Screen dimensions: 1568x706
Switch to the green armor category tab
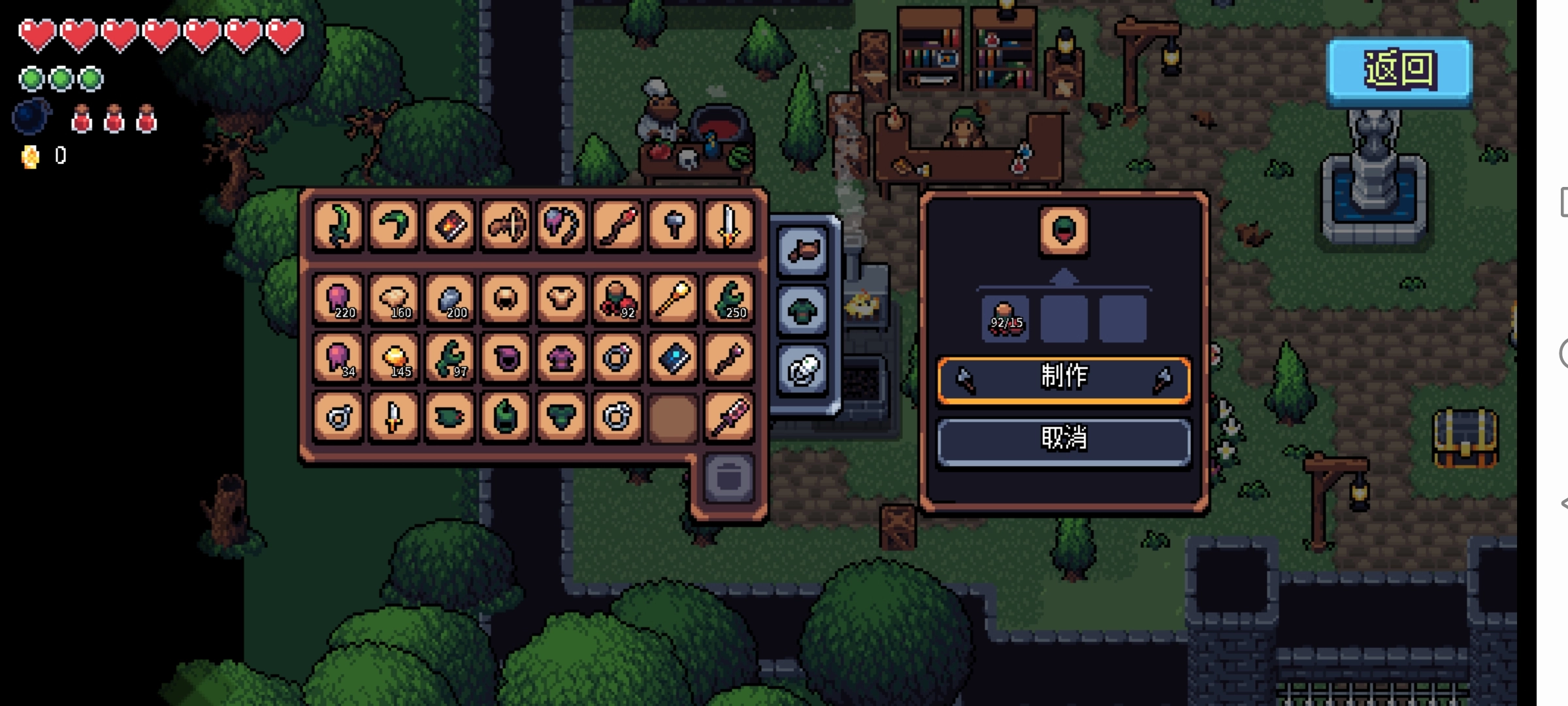tap(803, 310)
